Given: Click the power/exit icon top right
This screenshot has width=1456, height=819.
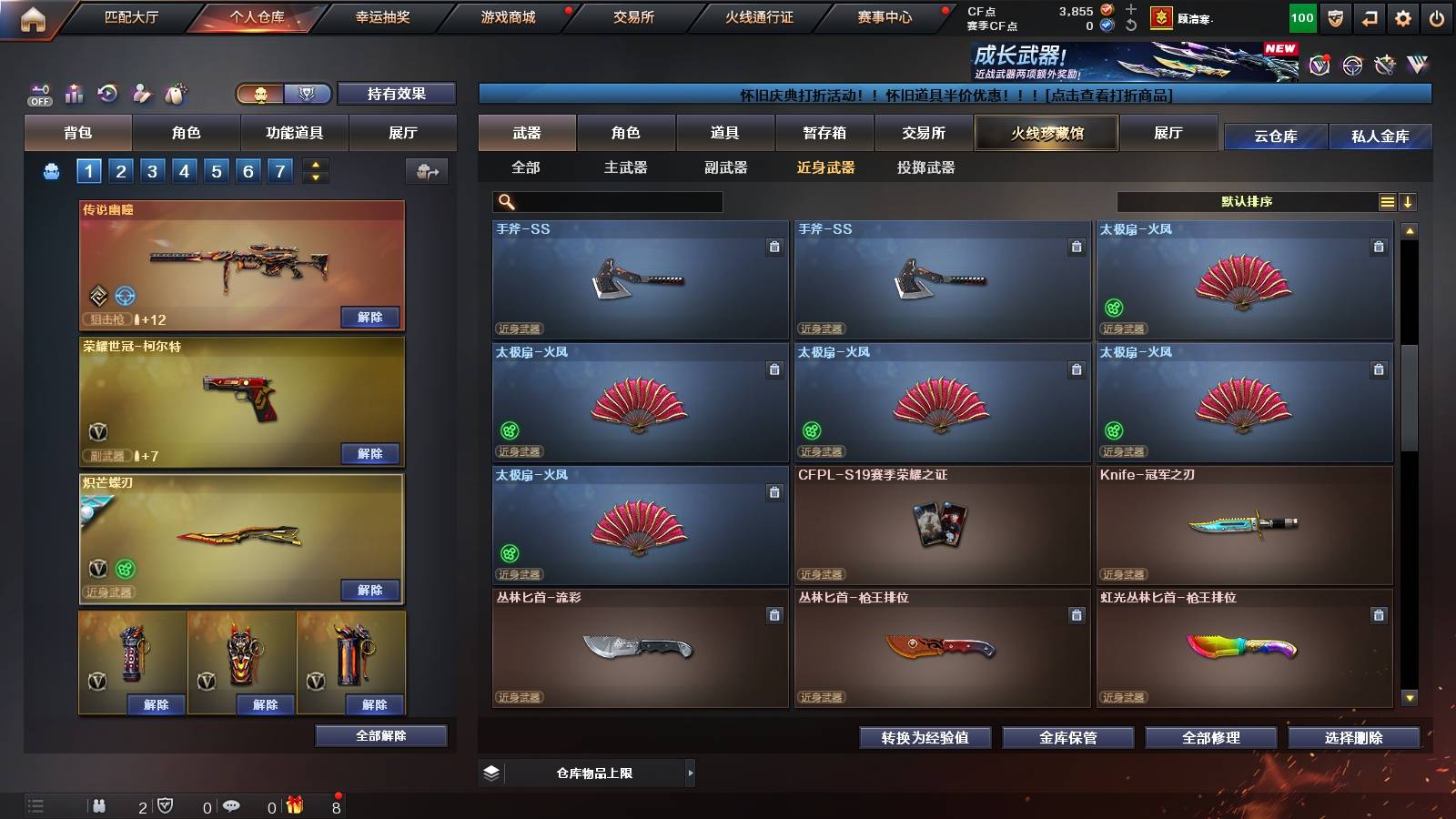Looking at the screenshot, I should coord(1438,16).
